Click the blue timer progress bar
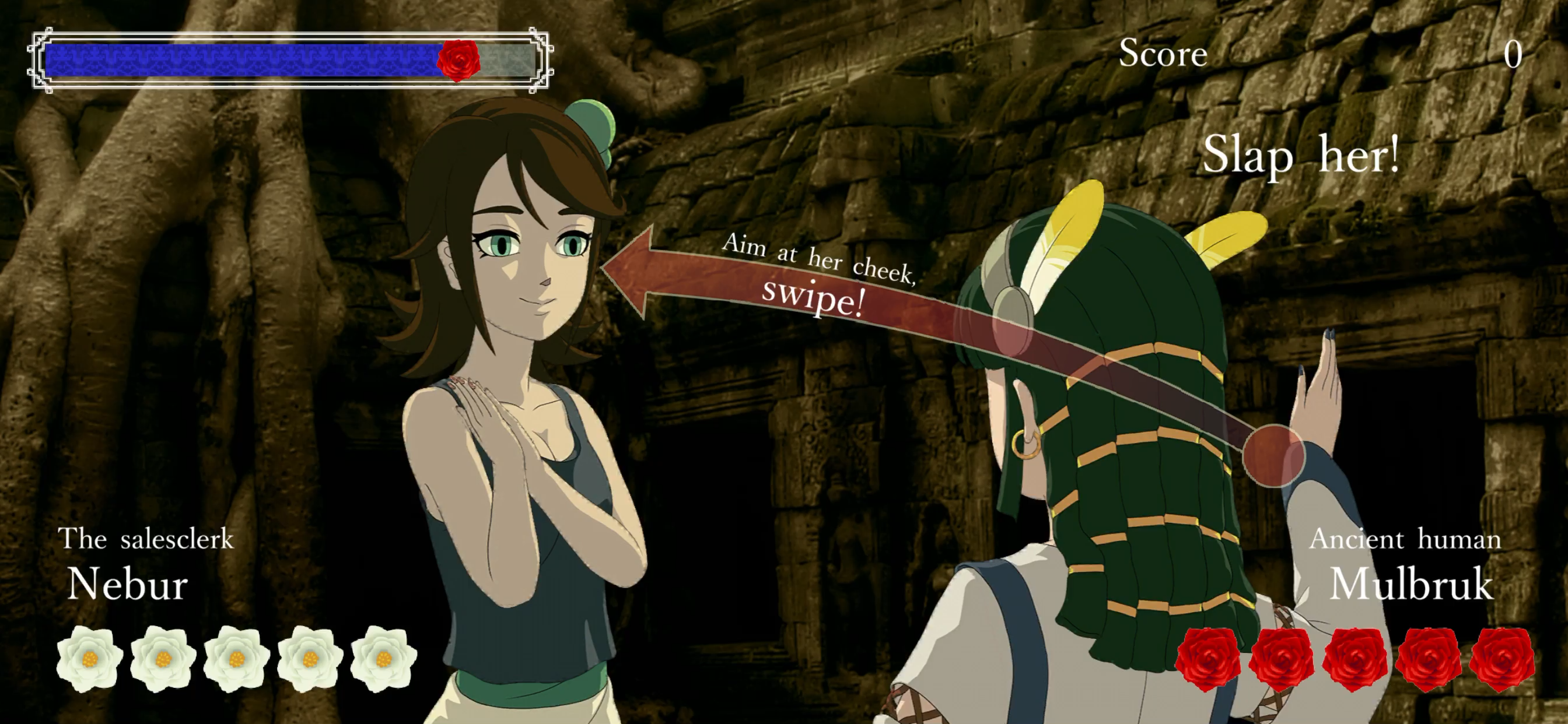1568x724 pixels. coord(243,59)
